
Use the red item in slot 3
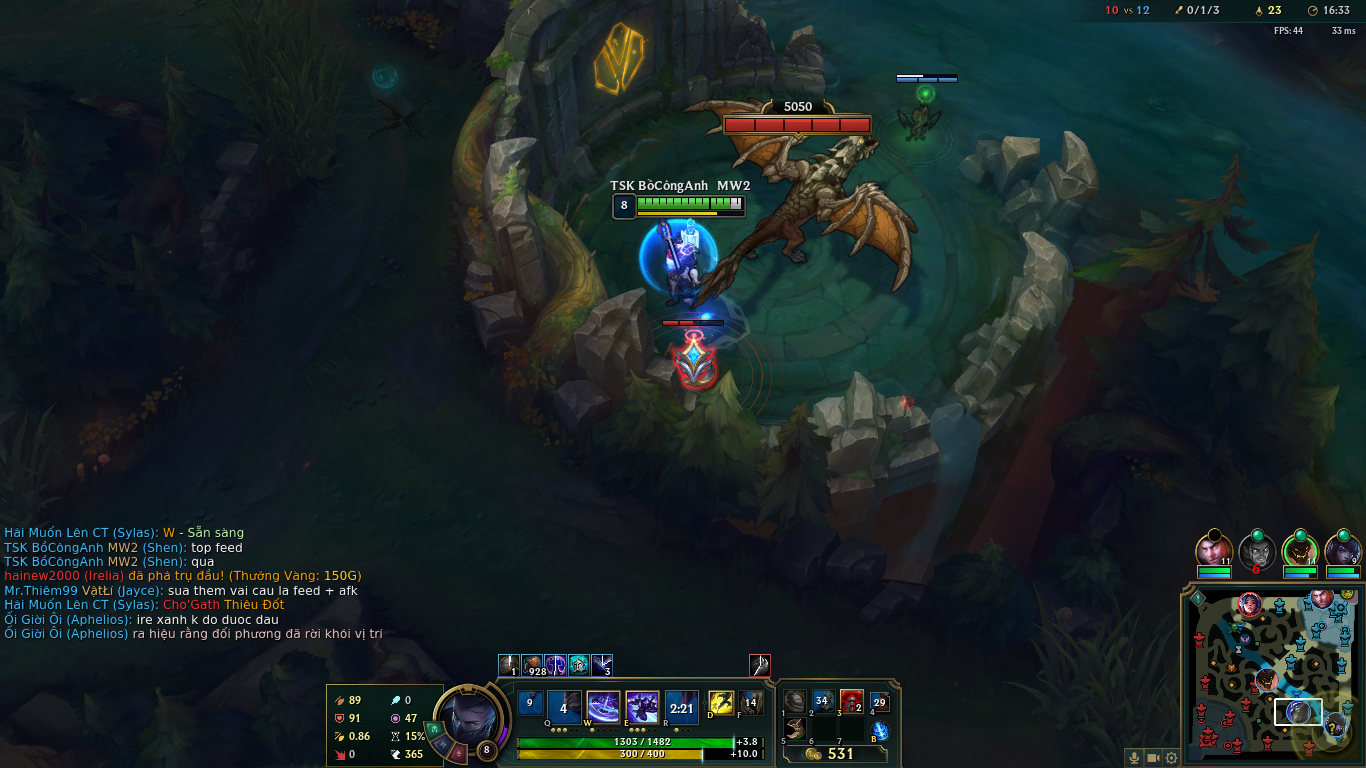pos(851,702)
